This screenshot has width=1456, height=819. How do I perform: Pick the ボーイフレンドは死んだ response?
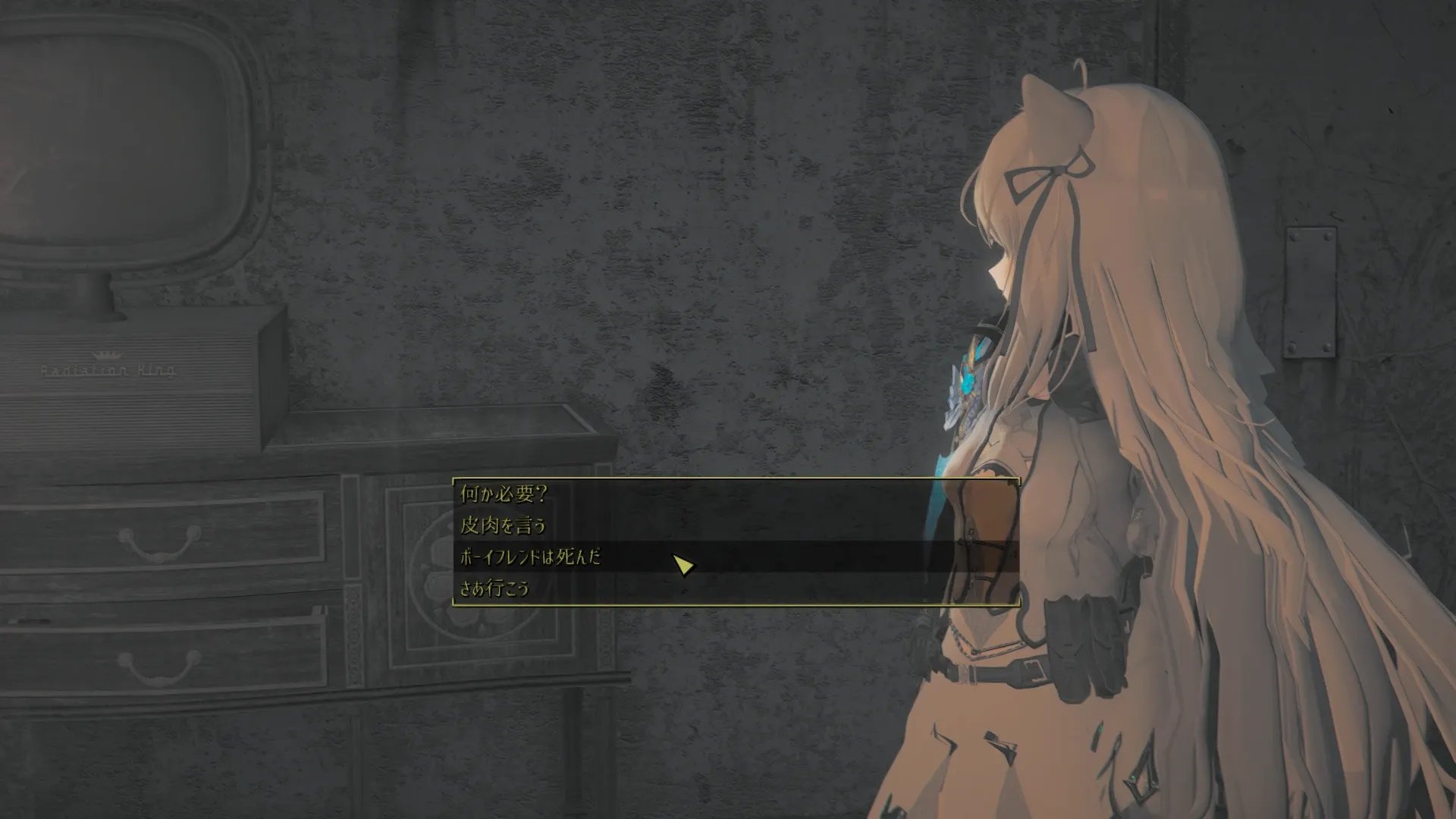pyautogui.click(x=530, y=557)
